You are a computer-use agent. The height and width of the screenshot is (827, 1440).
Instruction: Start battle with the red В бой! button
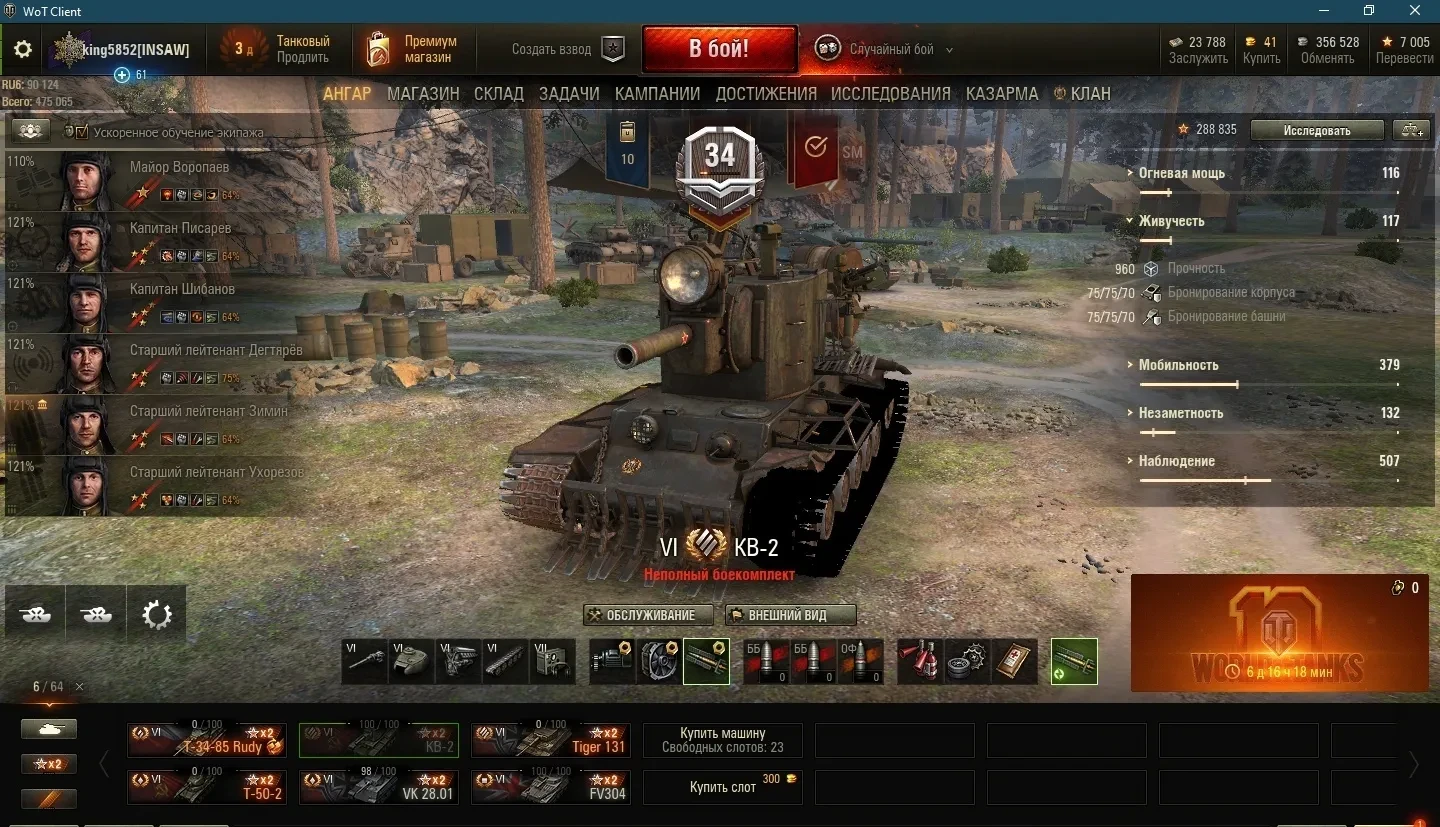click(x=719, y=49)
